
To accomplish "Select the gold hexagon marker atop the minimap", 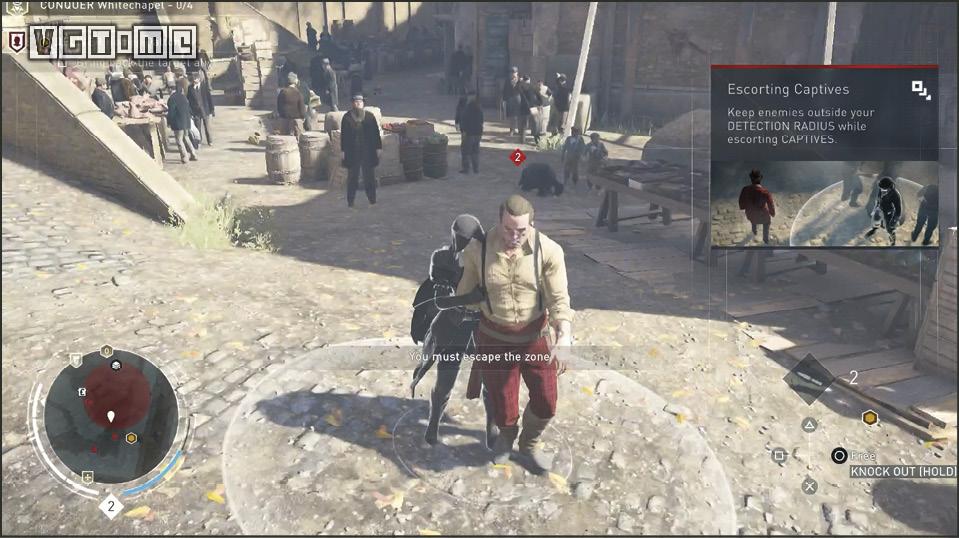I will pos(106,351).
